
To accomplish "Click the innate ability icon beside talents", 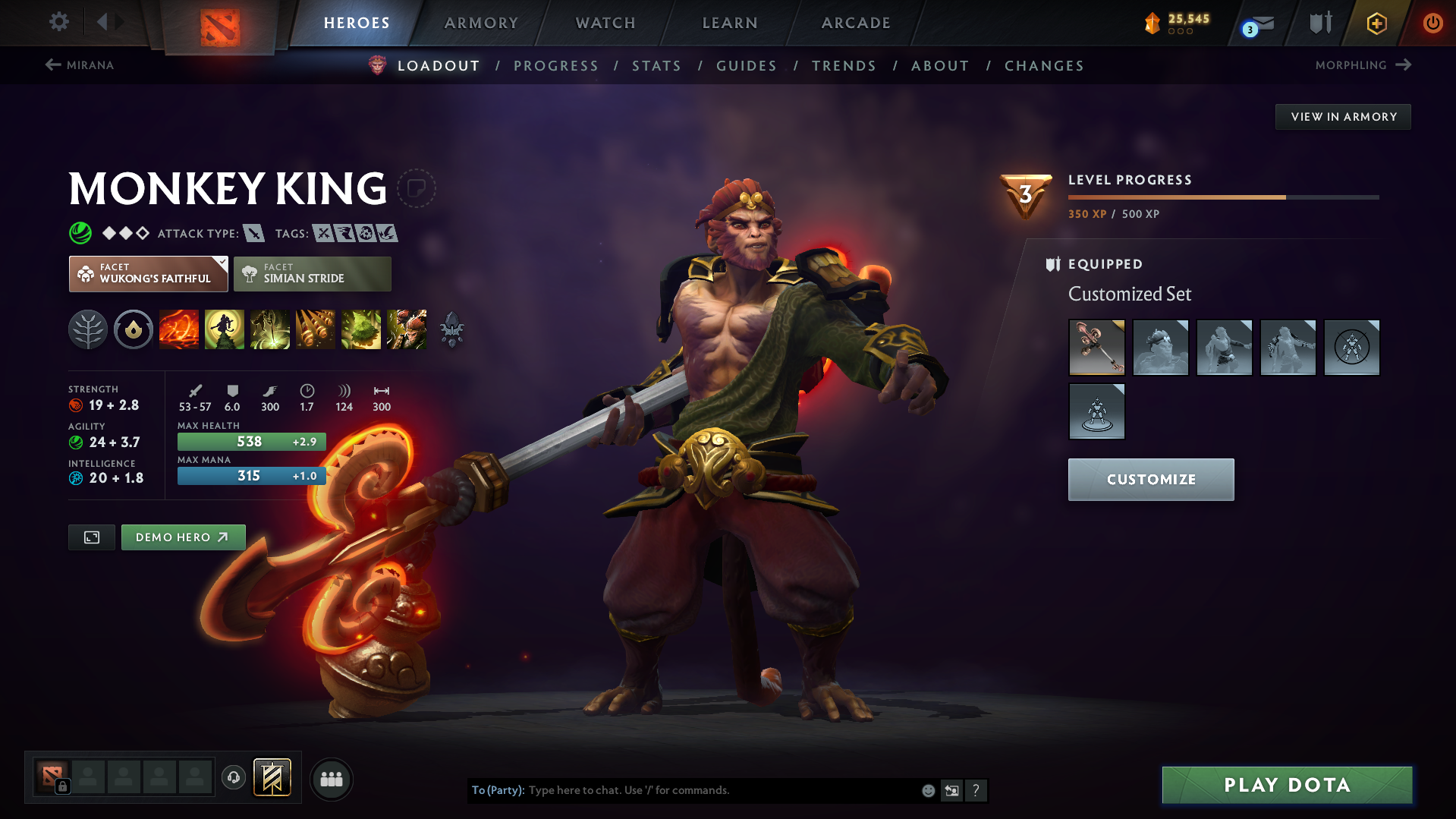I will pos(134,329).
